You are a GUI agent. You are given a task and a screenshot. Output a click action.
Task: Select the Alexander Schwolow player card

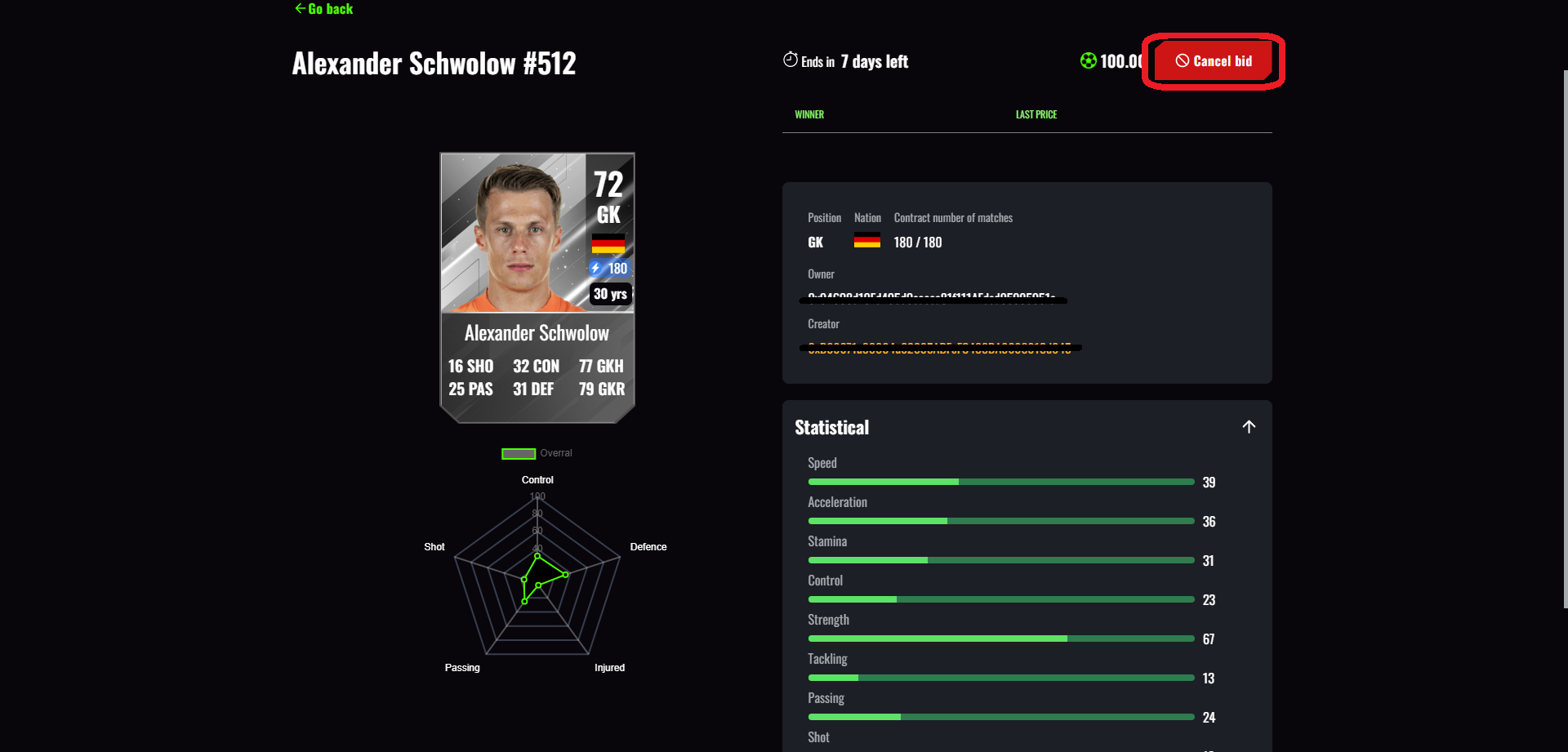click(x=537, y=287)
